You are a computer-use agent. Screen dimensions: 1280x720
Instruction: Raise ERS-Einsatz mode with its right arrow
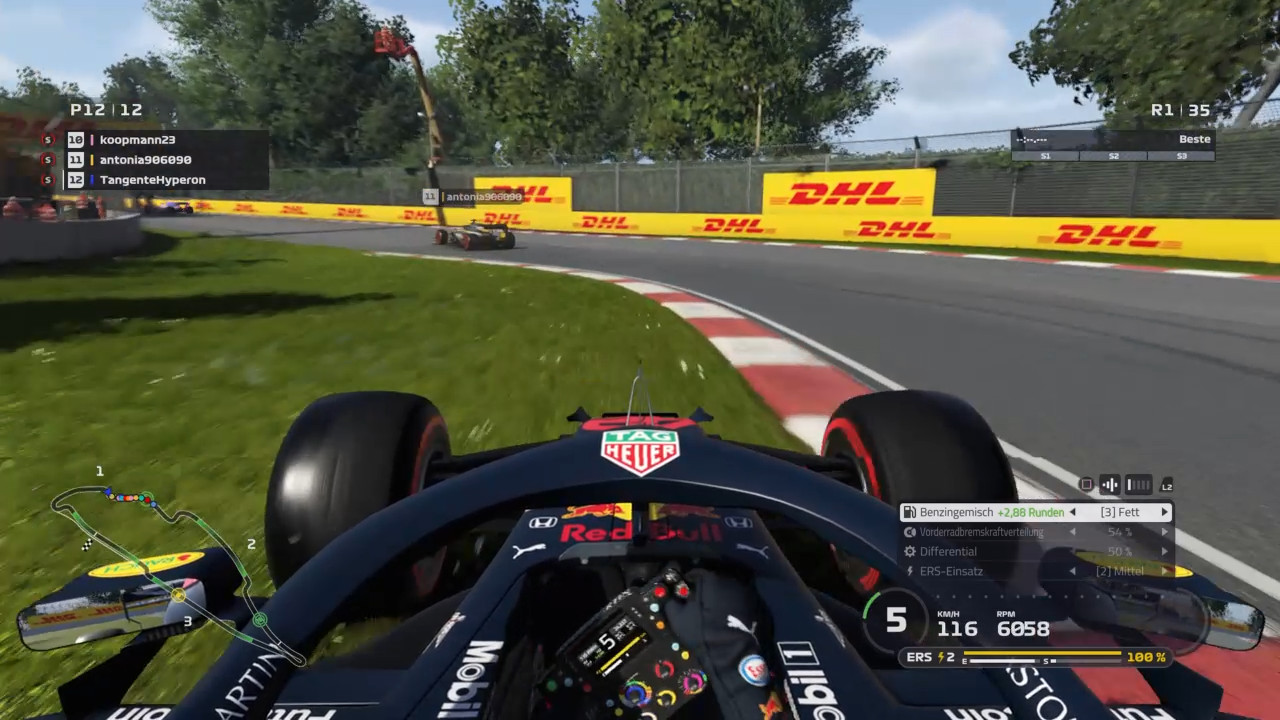(1164, 571)
